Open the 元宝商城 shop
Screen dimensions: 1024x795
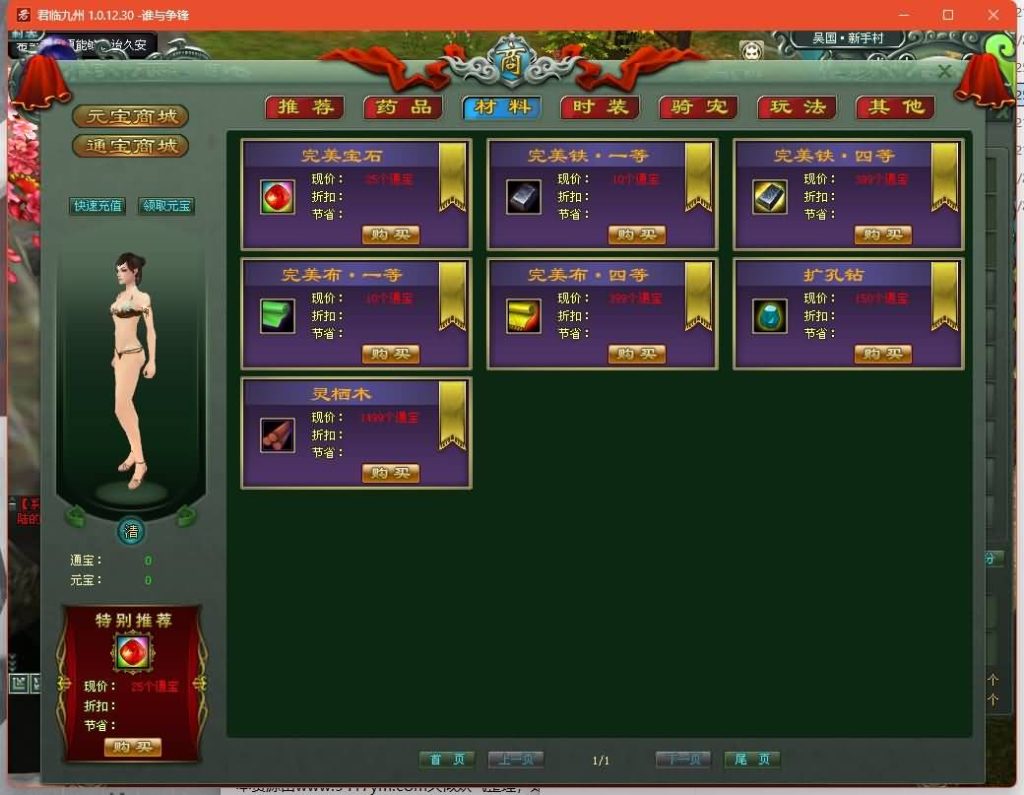(x=131, y=116)
